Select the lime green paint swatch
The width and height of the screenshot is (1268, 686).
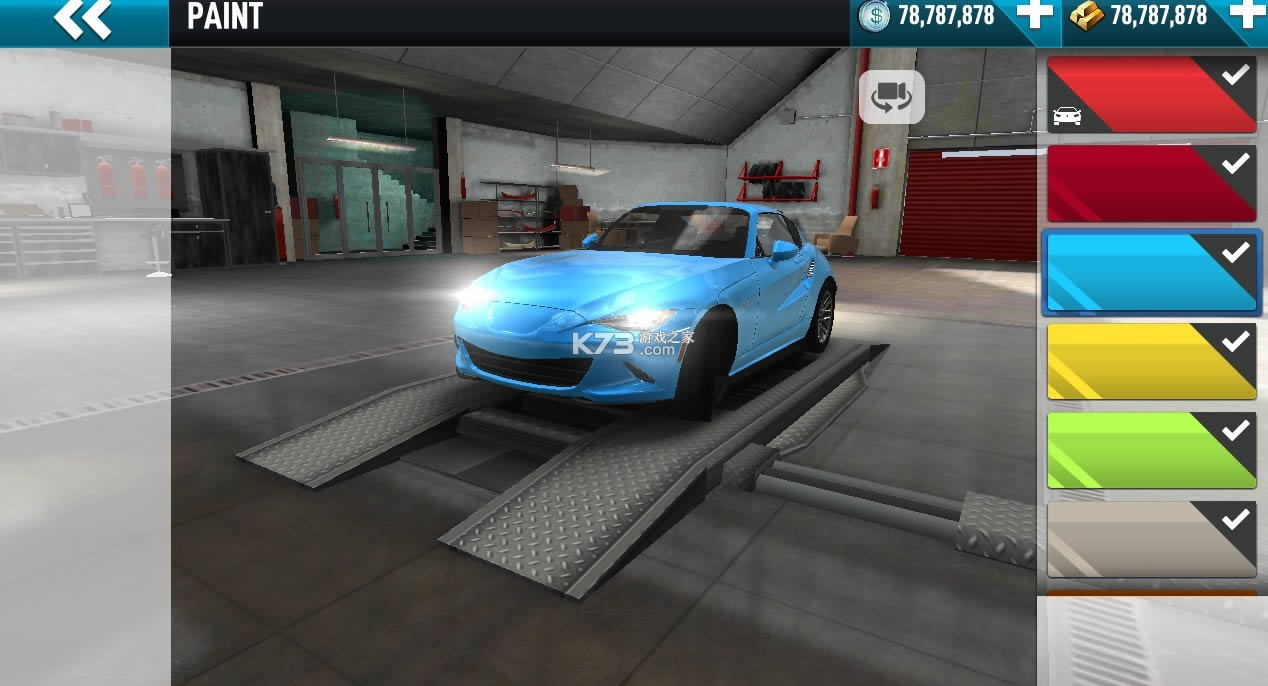click(x=1151, y=450)
